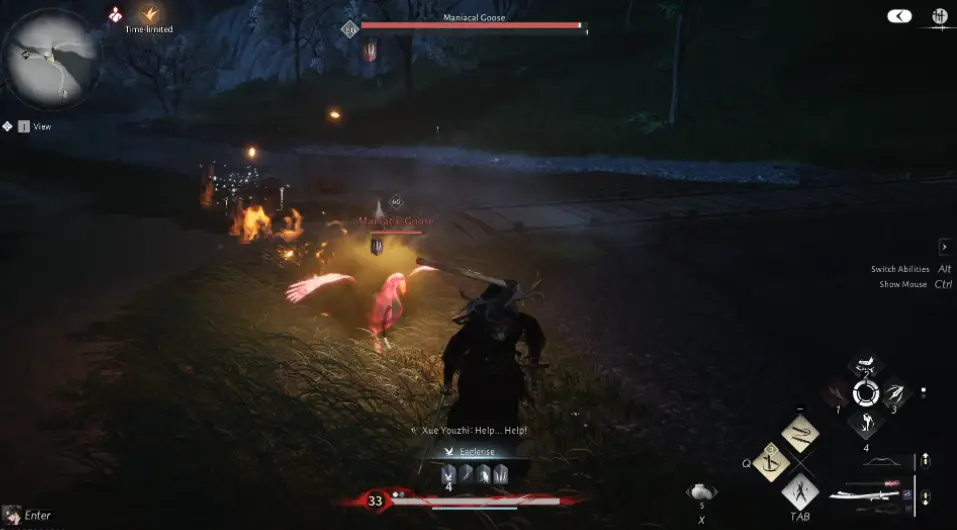Activate the Q anchor skill
Screen dimensions: 957x530
point(771,462)
